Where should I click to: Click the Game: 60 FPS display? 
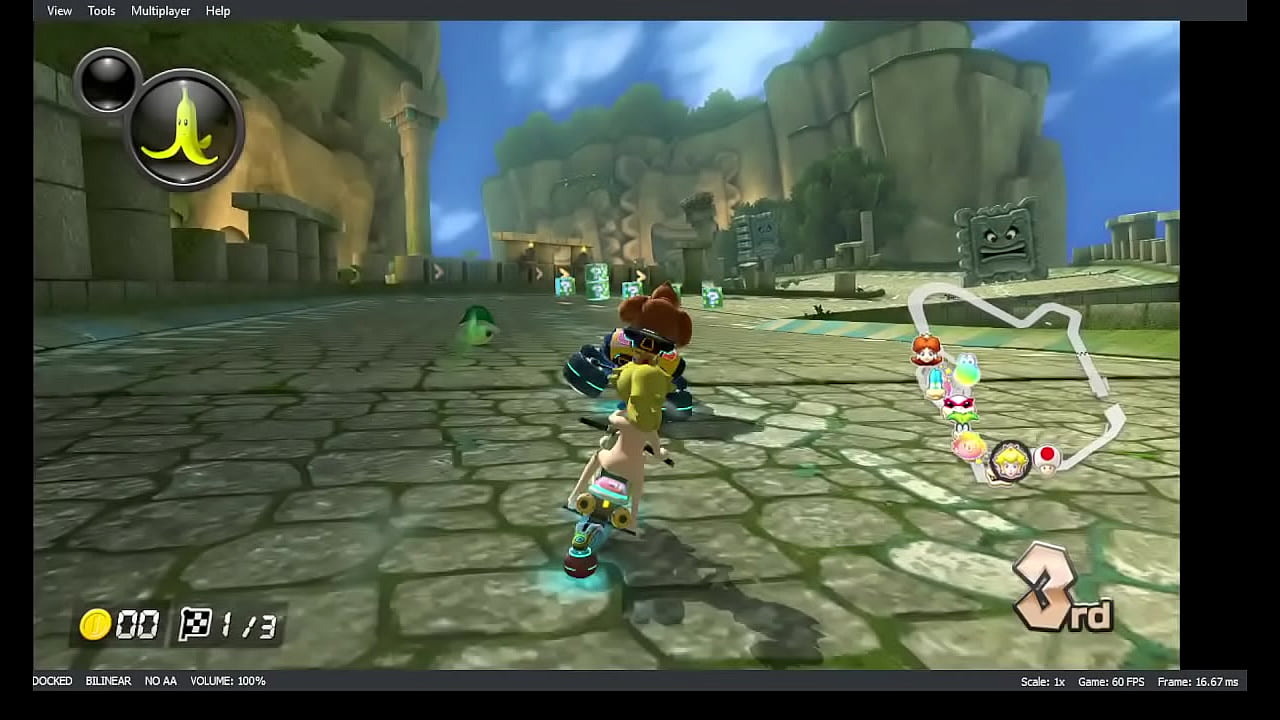click(1110, 681)
